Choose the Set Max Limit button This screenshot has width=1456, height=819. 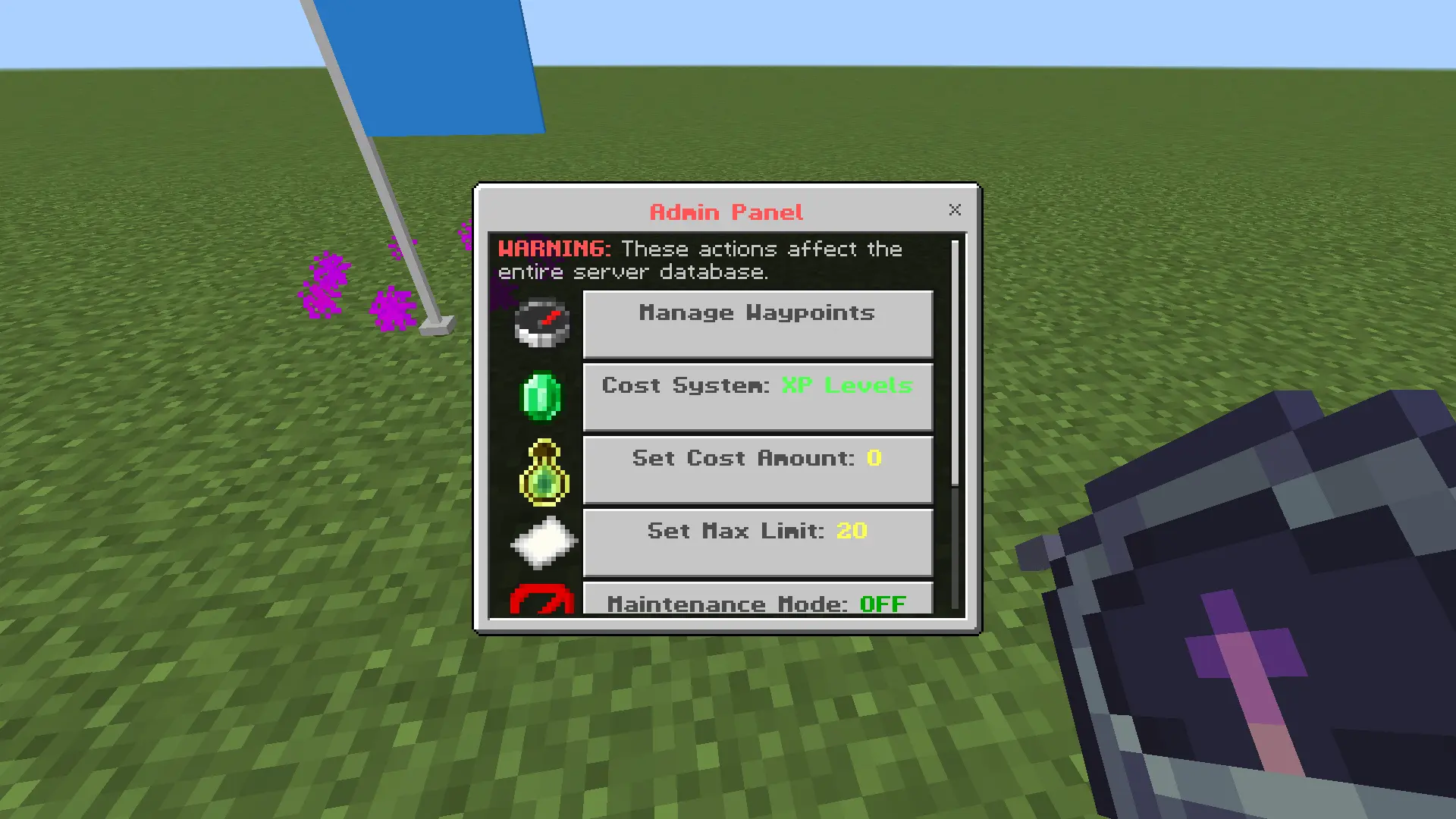(757, 542)
